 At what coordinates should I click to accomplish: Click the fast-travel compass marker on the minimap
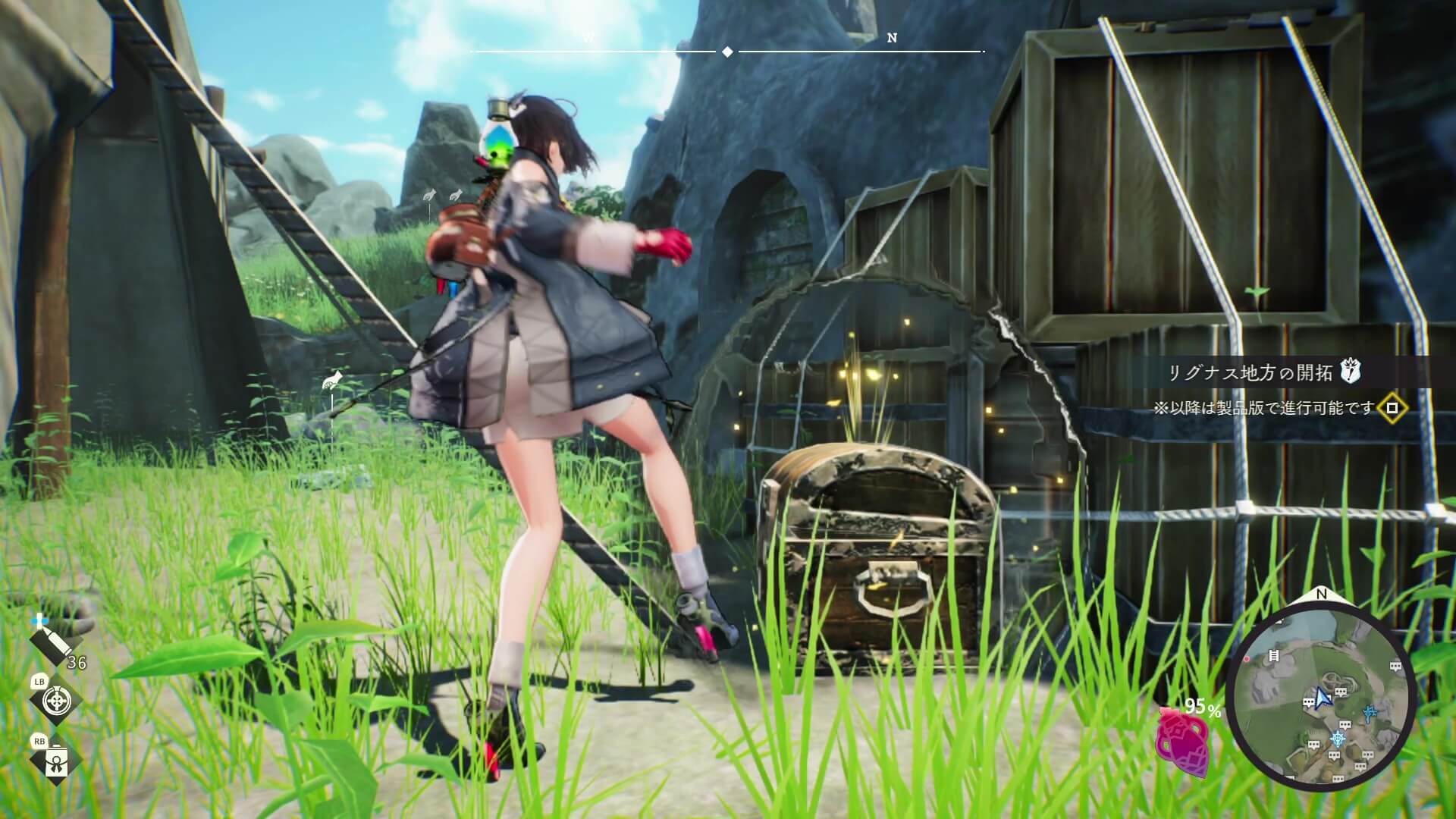point(1339,739)
